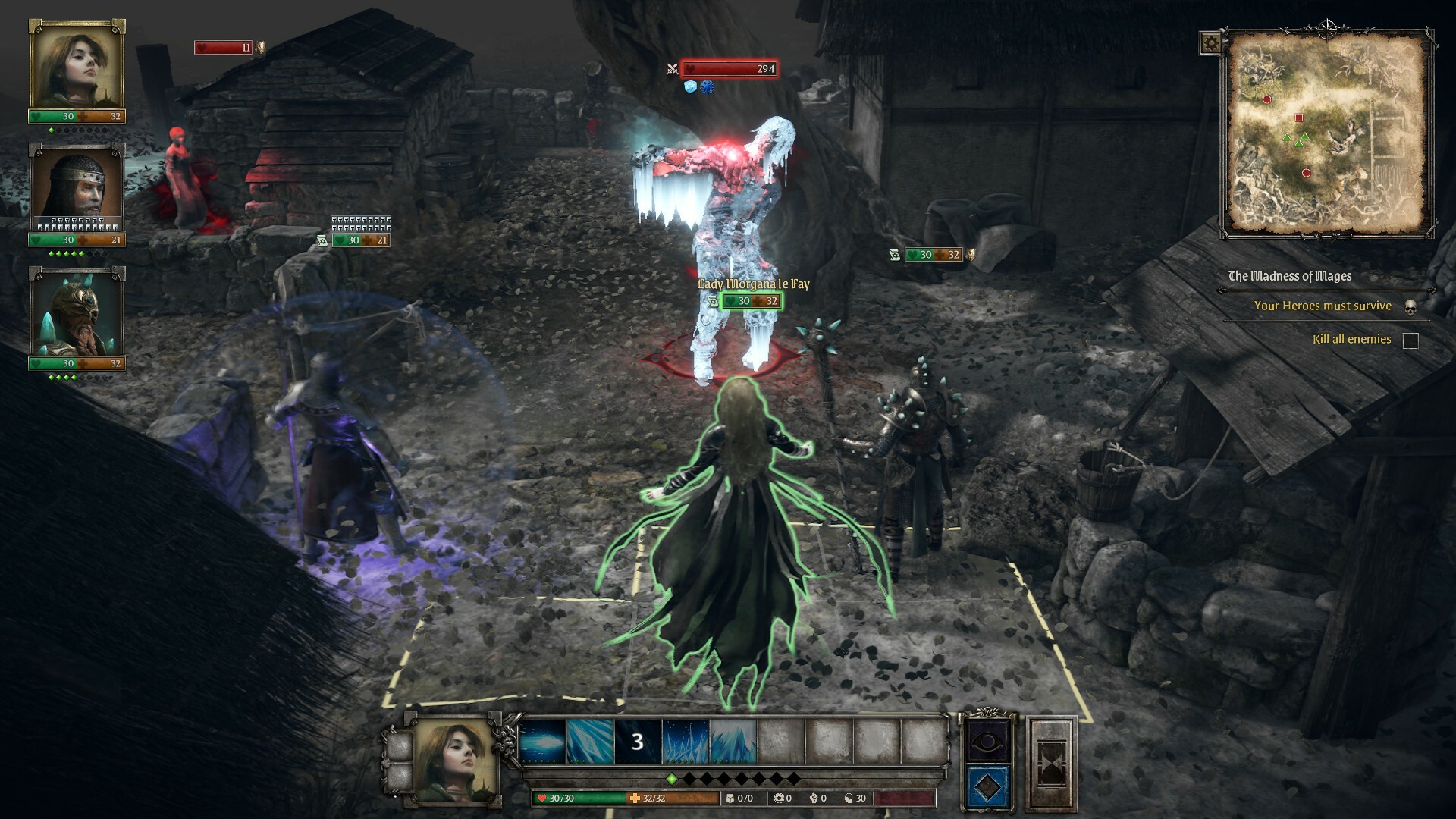The width and height of the screenshot is (1456, 819).
Task: Toggle the eye overwatch icon
Action: [989, 742]
